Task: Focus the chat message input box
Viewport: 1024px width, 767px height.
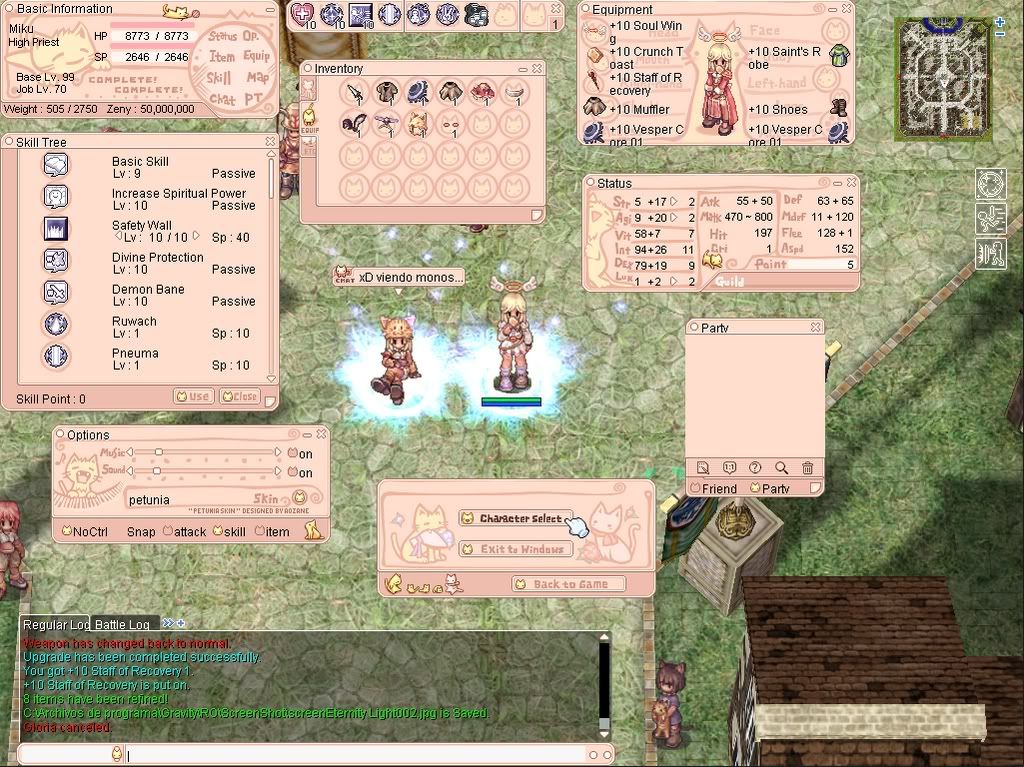Action: click(x=350, y=755)
